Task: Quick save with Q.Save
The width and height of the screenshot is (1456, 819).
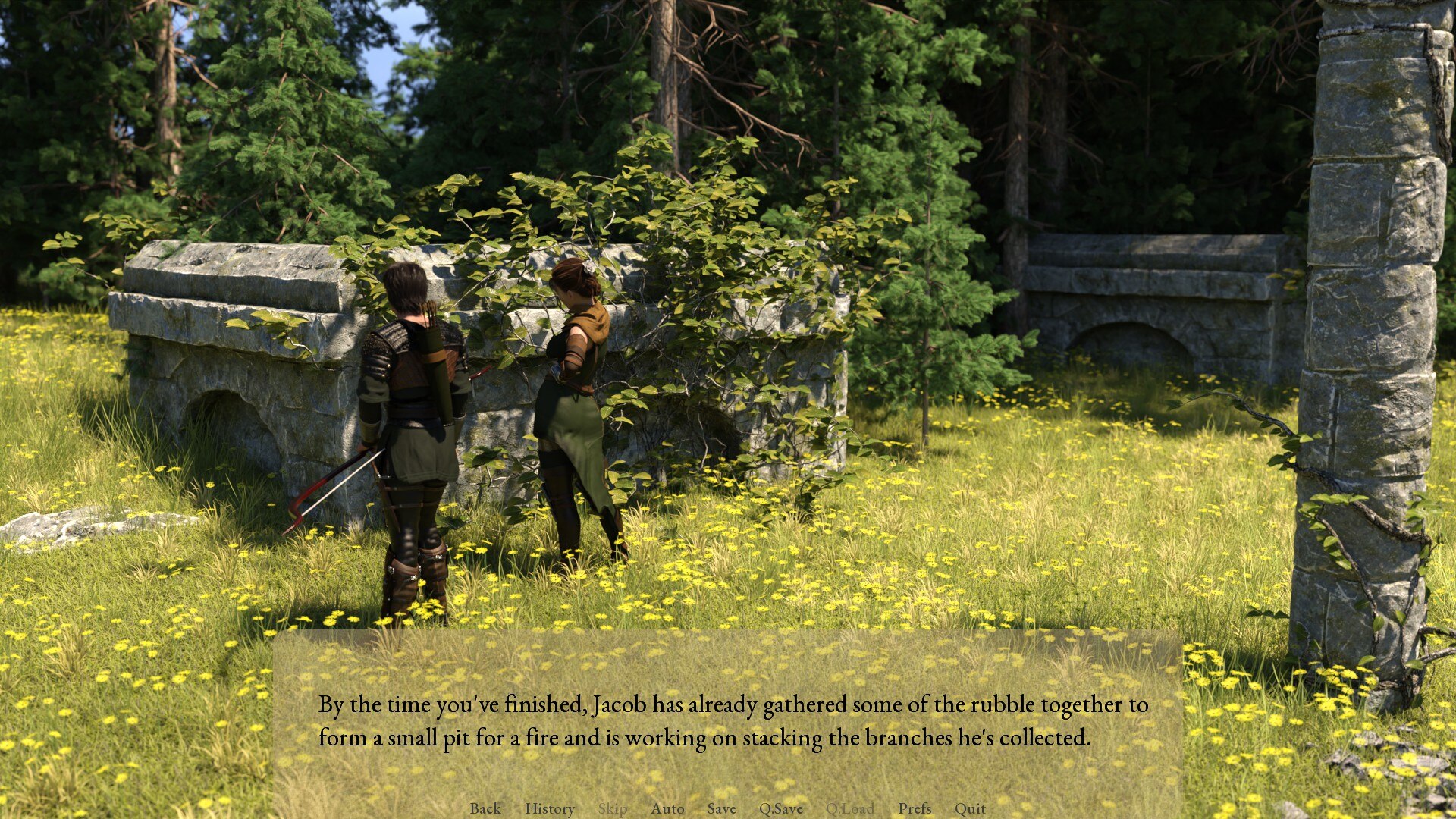Action: coord(780,808)
